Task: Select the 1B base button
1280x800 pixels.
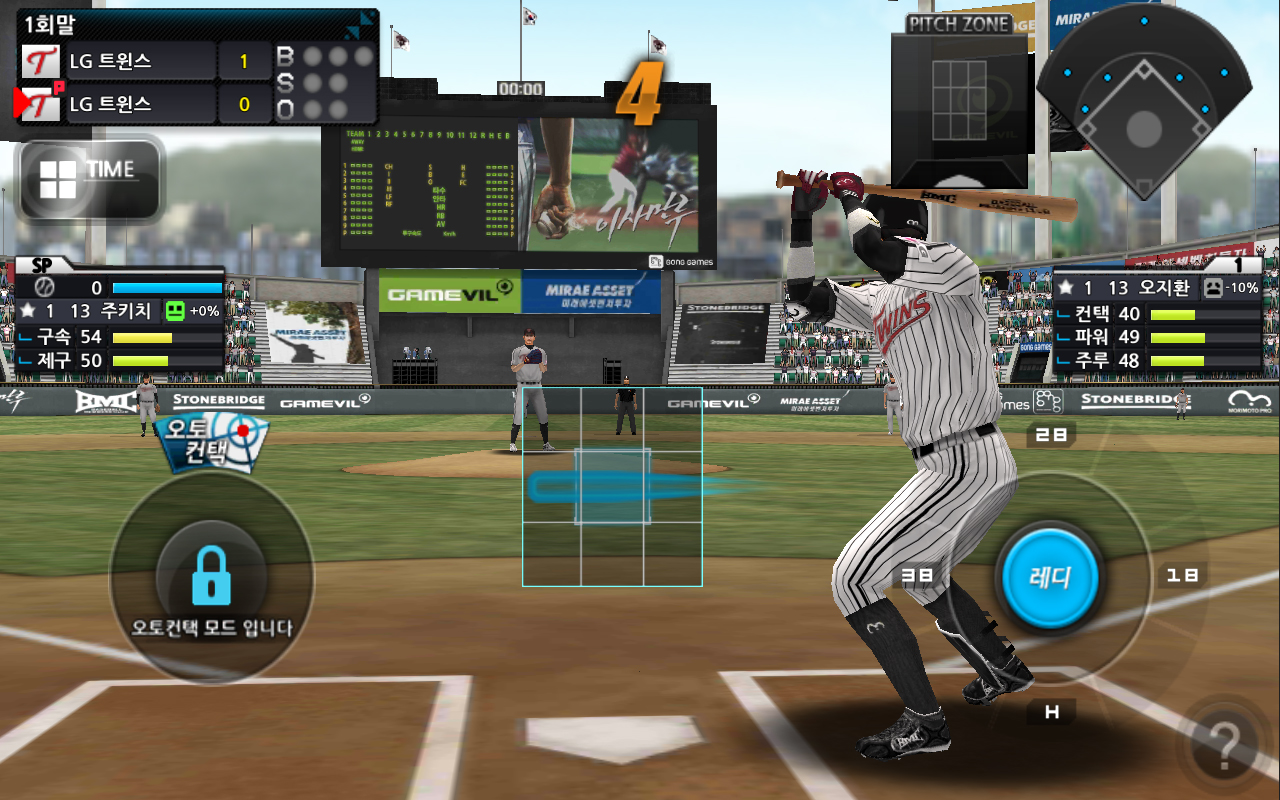Action: pos(1181,576)
